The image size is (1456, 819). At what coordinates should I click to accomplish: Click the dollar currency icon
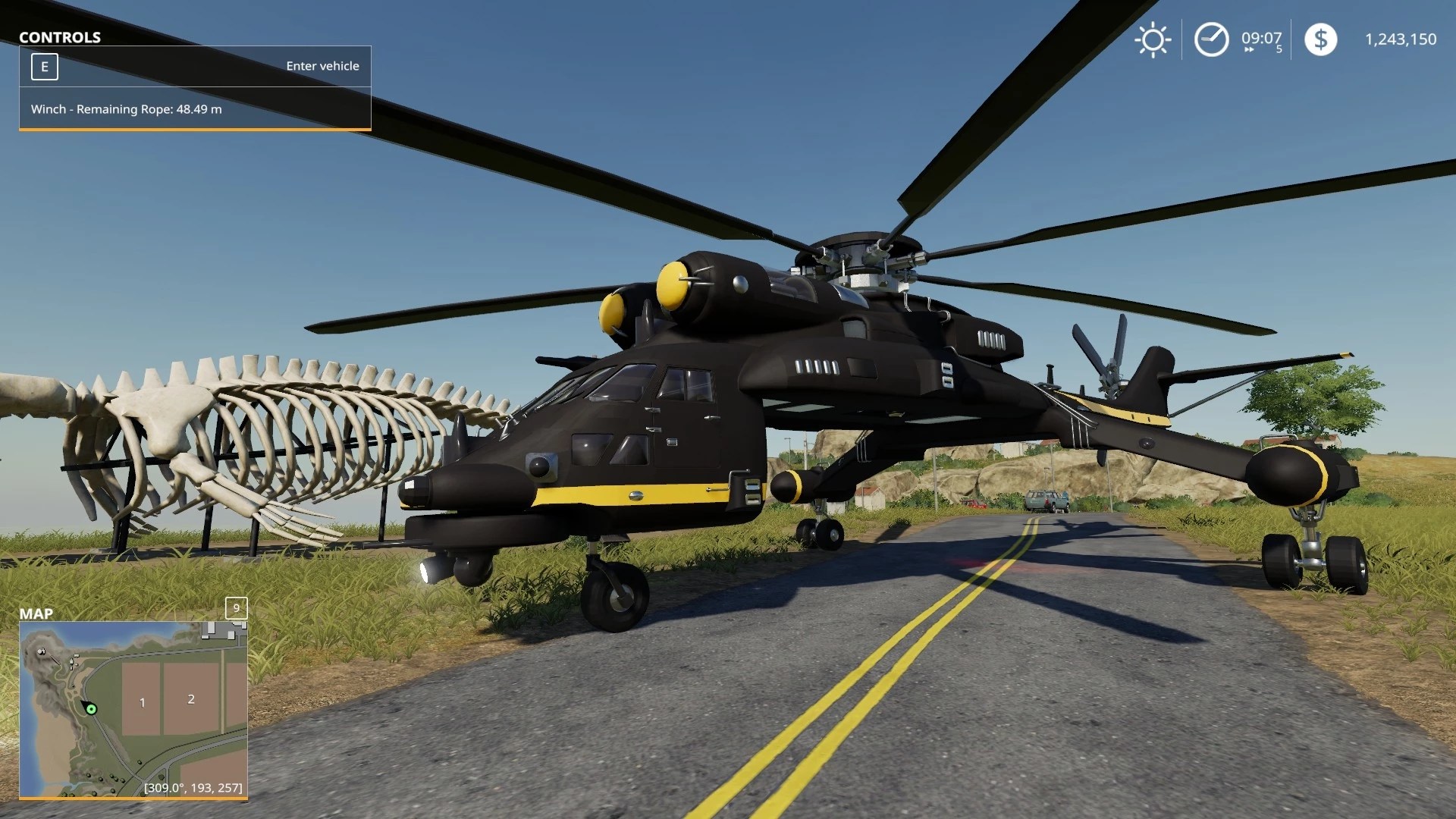[x=1321, y=39]
